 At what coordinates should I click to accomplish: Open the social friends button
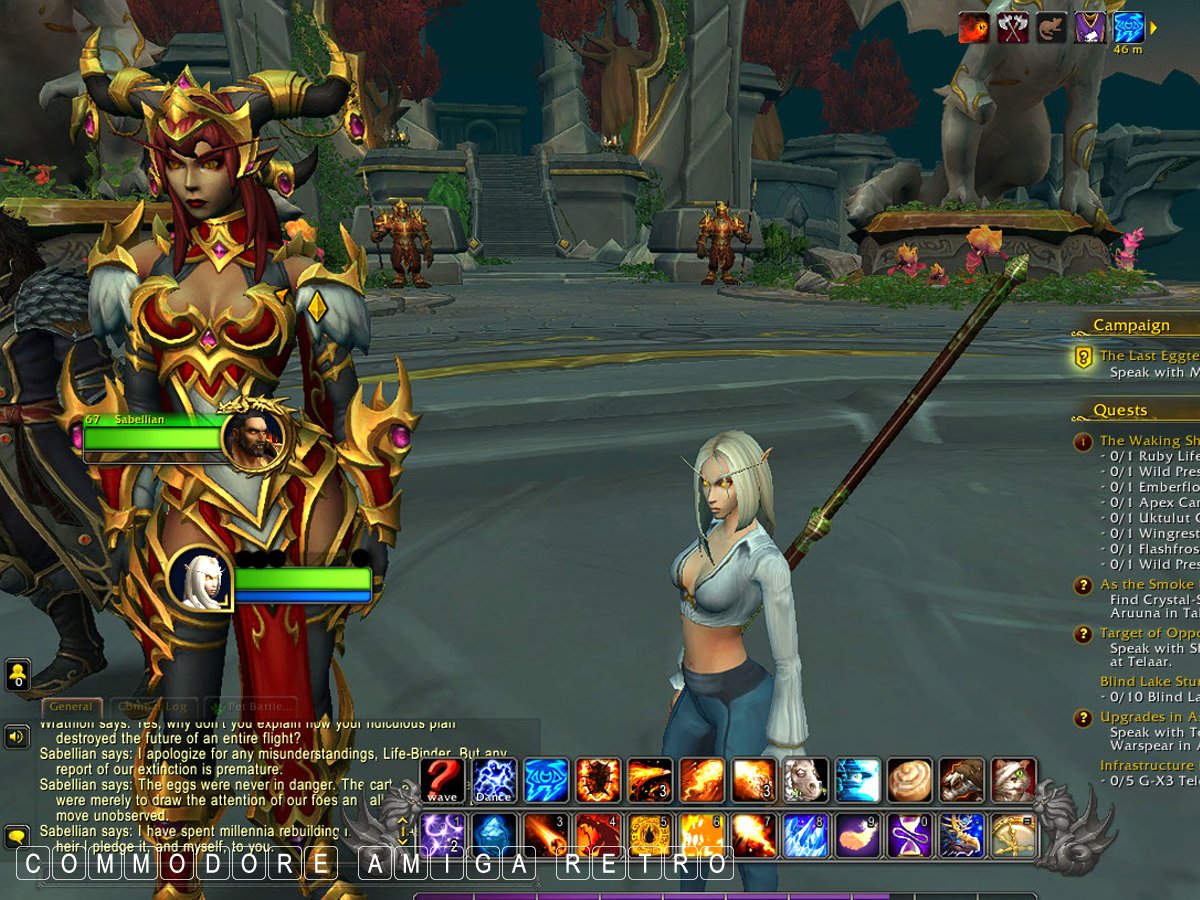[17, 675]
